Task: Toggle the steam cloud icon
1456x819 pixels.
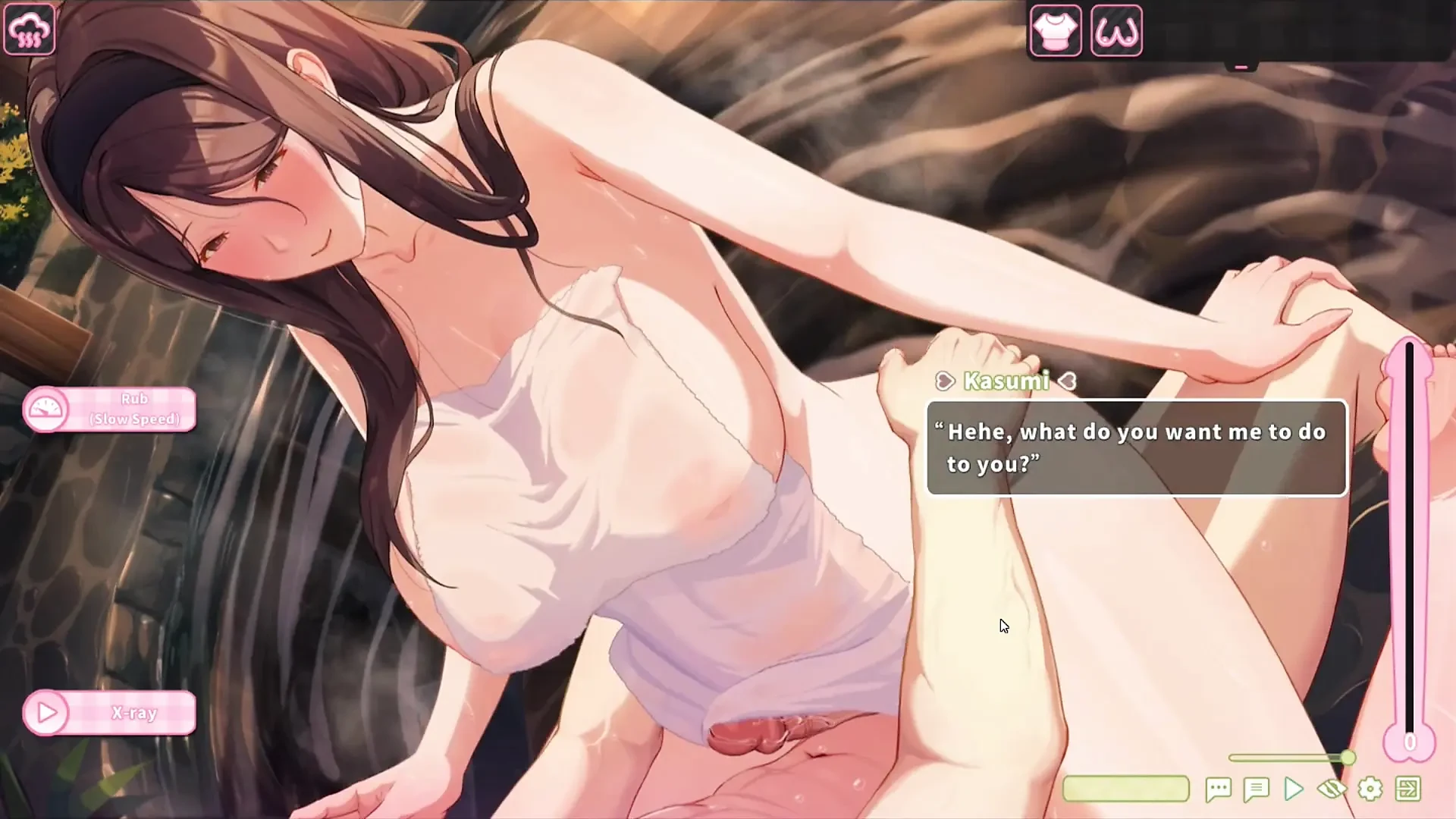Action: [x=30, y=30]
